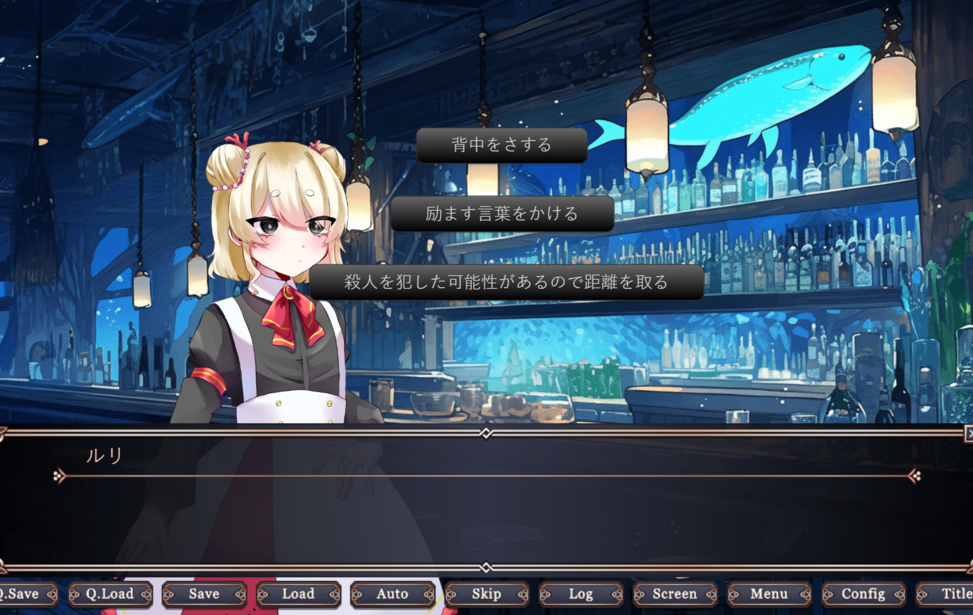973x615 pixels.
Task: Return to Title screen
Action: [952, 594]
